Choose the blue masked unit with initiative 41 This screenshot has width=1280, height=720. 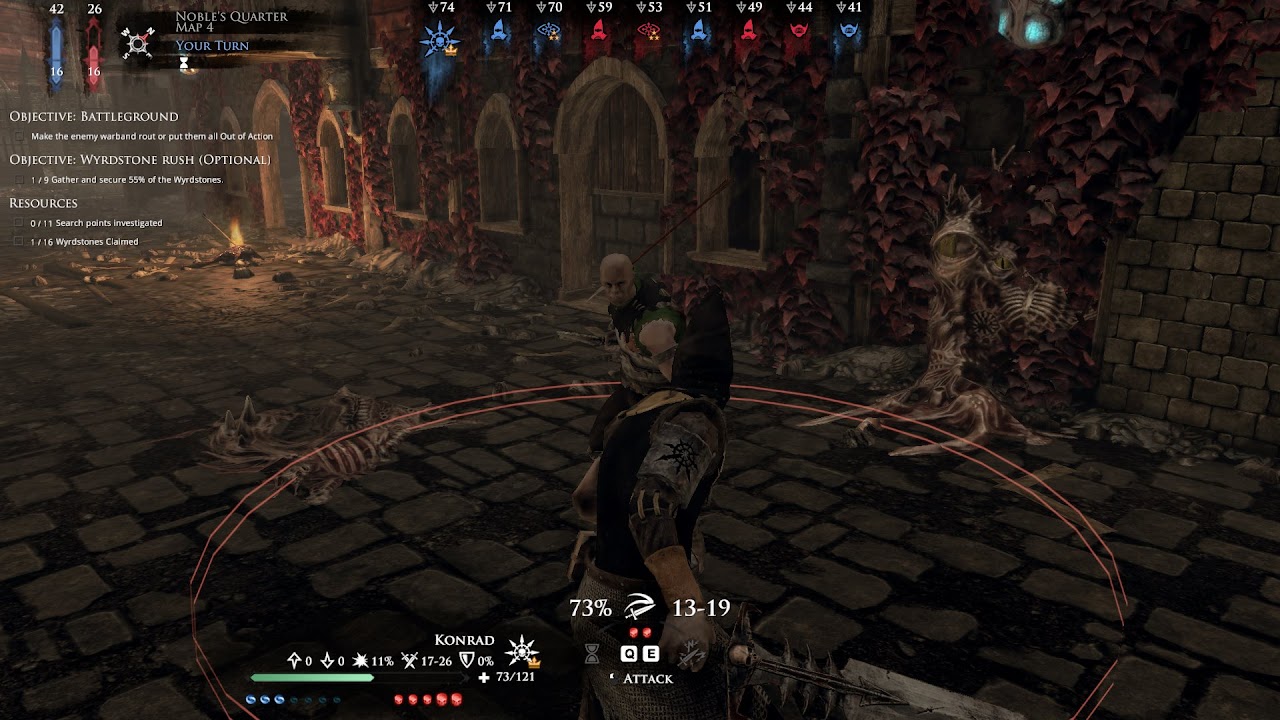tap(848, 31)
